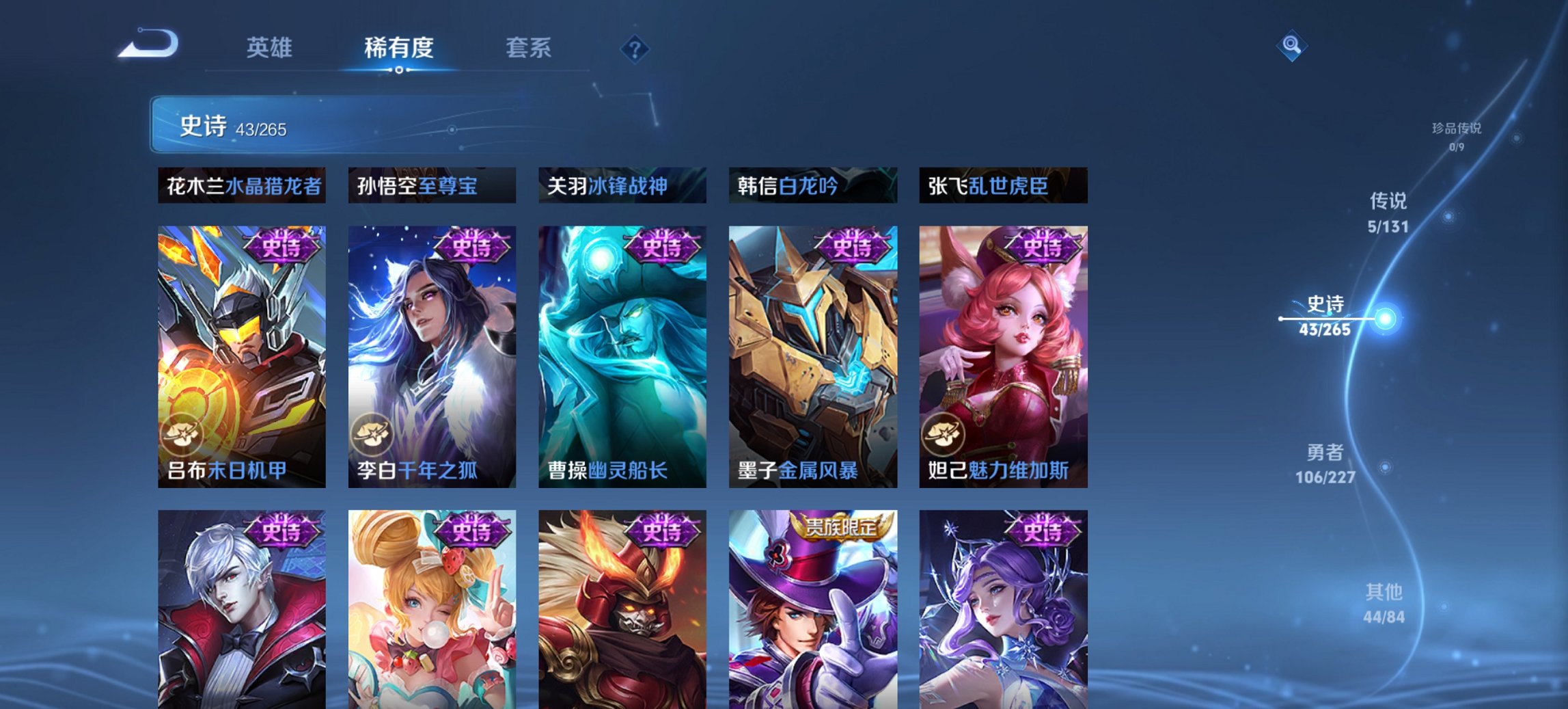
Task: Select the 稀有度 tab
Action: click(398, 48)
